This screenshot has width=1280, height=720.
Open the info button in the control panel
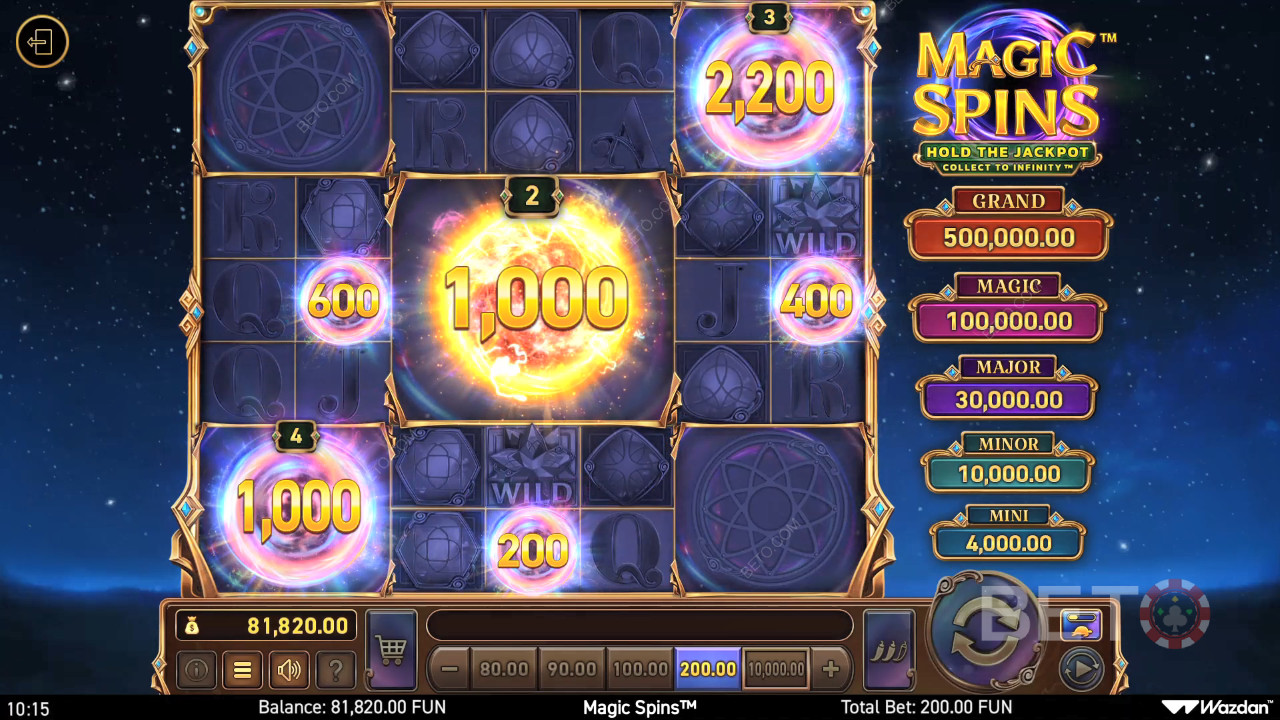tap(196, 670)
